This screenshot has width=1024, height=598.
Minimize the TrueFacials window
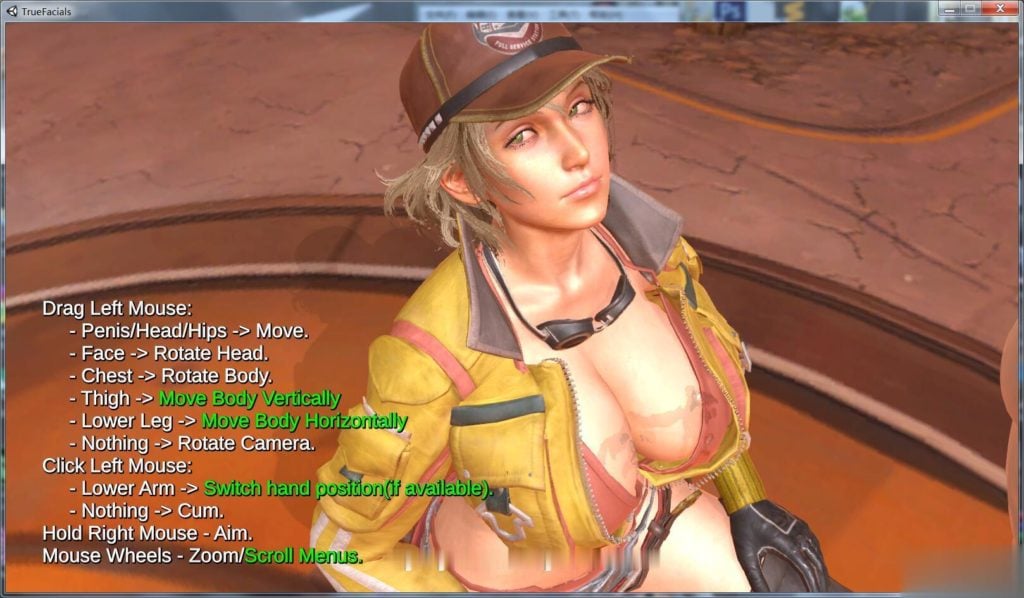coord(947,8)
